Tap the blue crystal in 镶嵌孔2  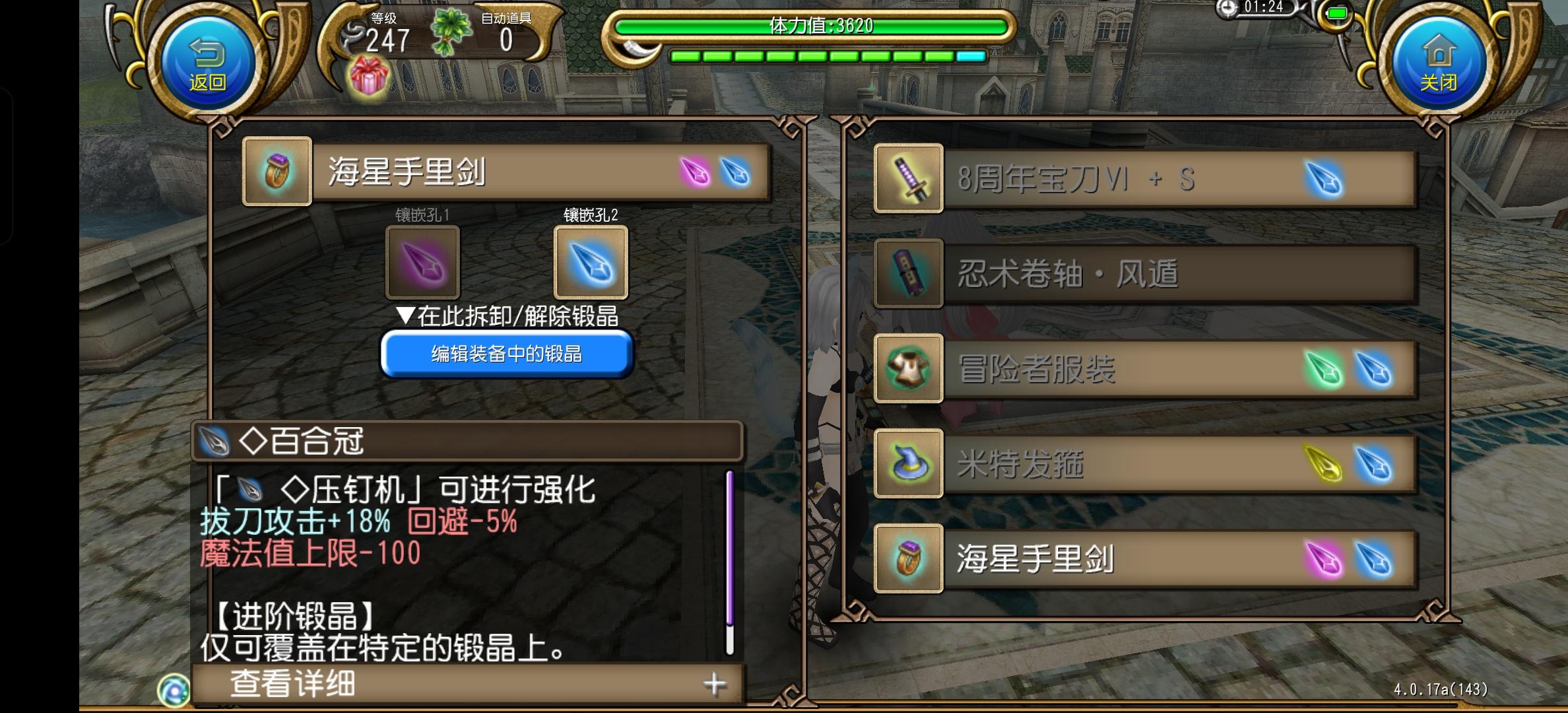[x=591, y=264]
